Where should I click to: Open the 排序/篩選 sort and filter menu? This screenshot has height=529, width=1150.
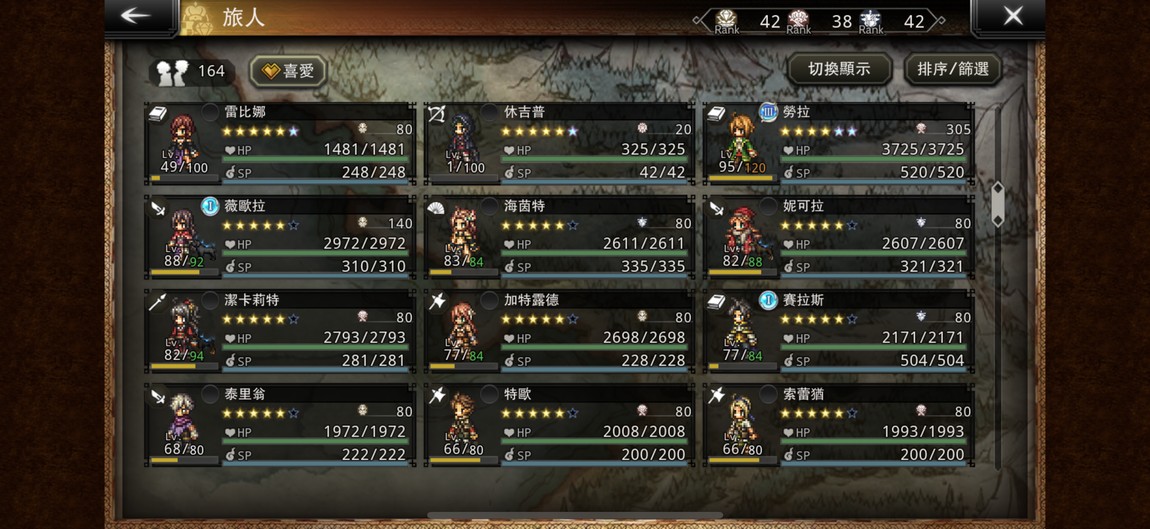pyautogui.click(x=952, y=69)
